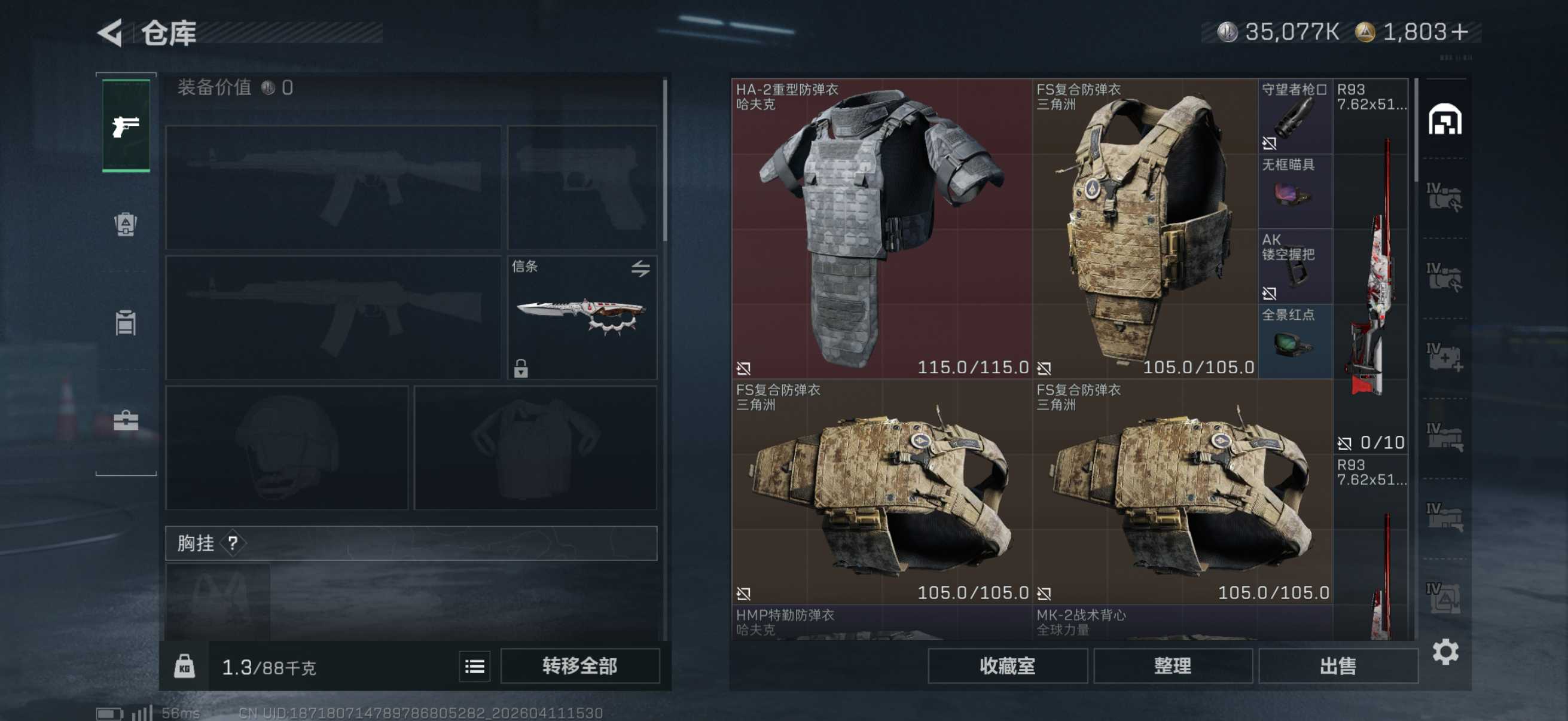
Task: Open the 收藏室 collection room
Action: (x=1007, y=666)
